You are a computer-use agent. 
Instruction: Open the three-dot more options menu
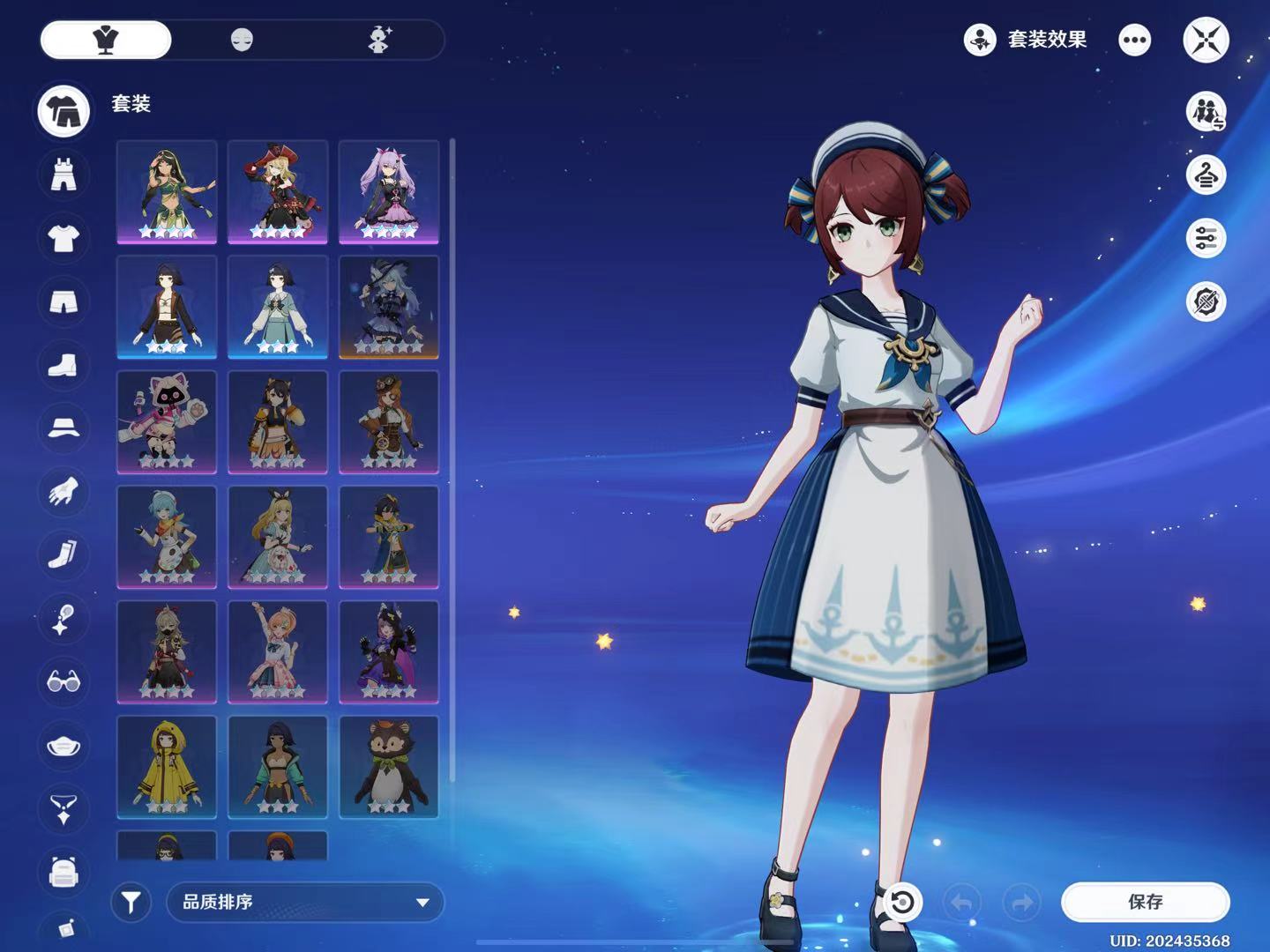[x=1134, y=40]
